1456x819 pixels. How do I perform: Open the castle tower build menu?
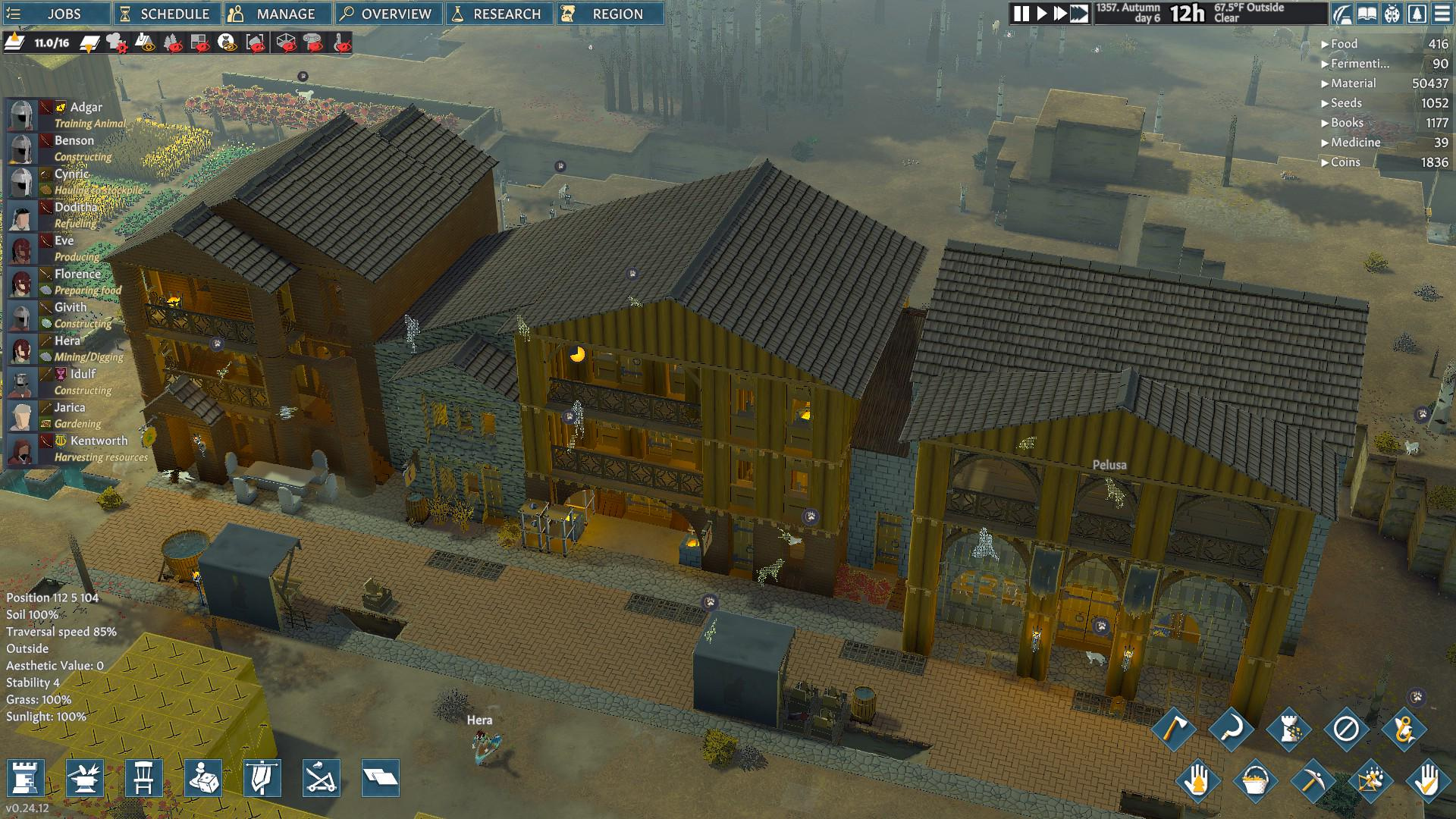(x=25, y=778)
